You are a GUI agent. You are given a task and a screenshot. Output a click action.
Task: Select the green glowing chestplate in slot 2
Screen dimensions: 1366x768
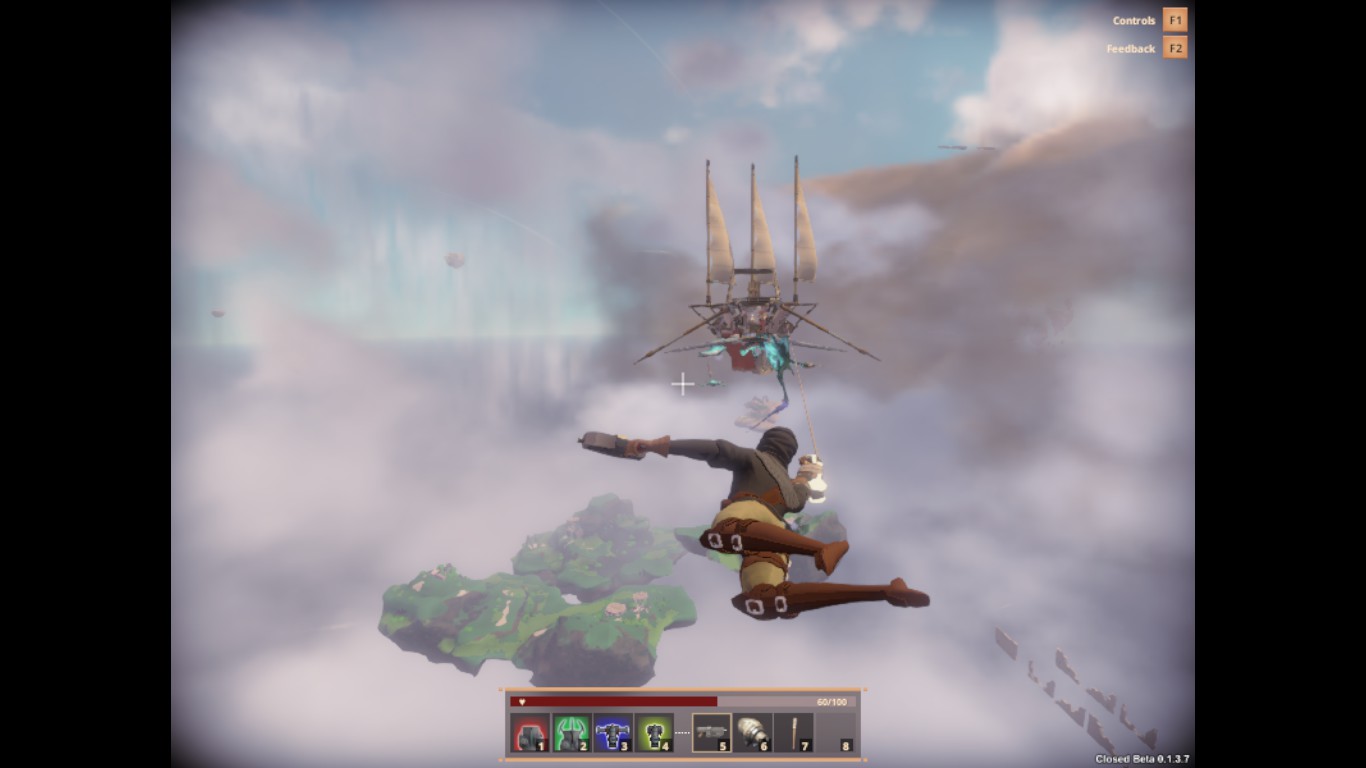coord(571,732)
